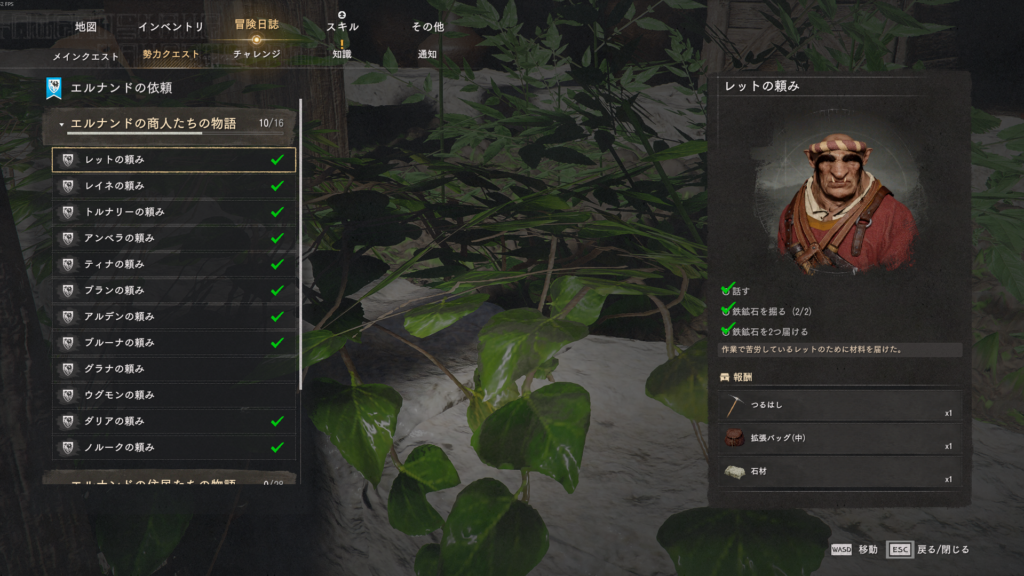Open the 地図 map tab

(x=86, y=26)
